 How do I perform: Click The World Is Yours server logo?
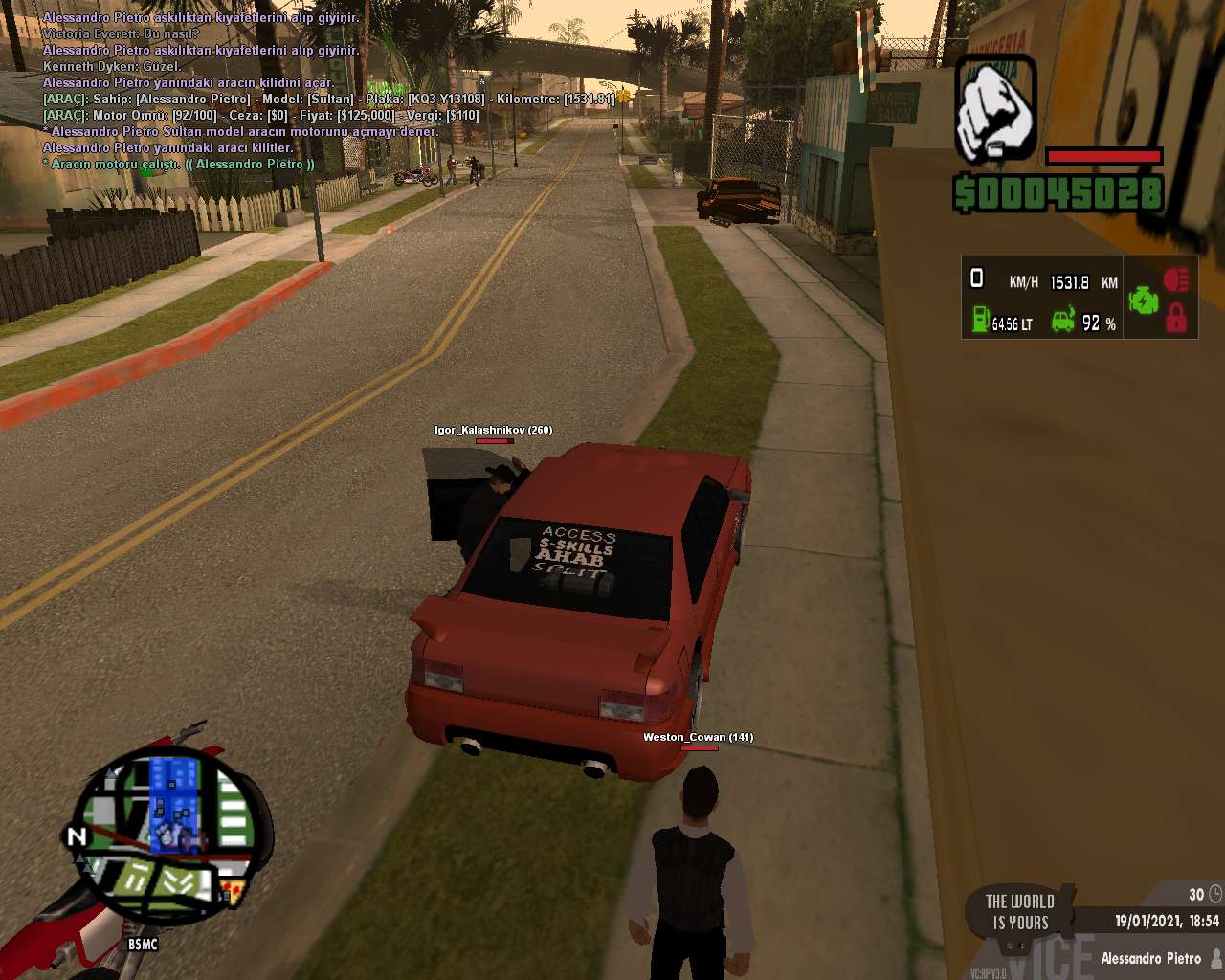point(1020,912)
